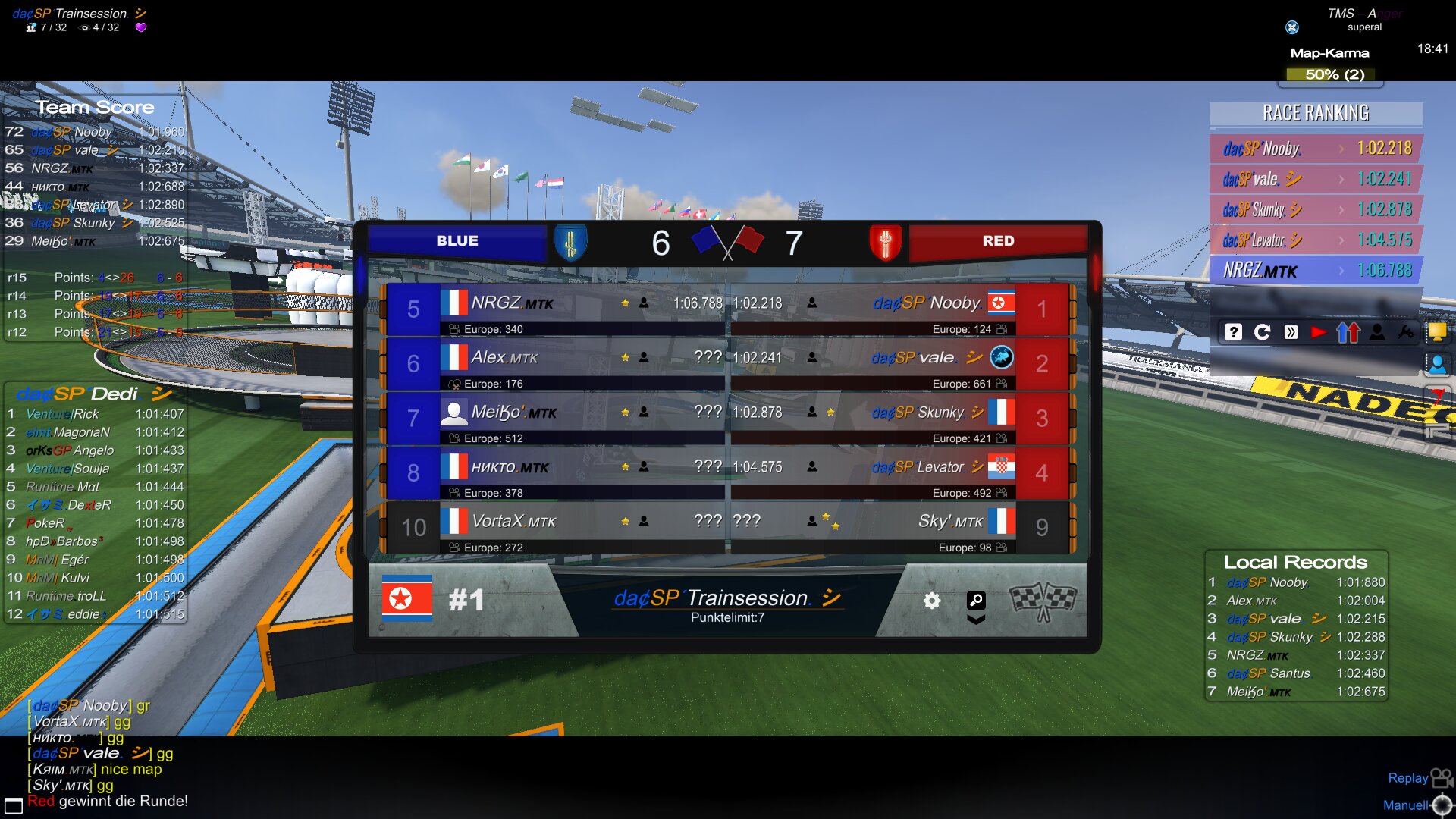Select the blue and red team arrows
1456x819 pixels.
coord(1348,332)
